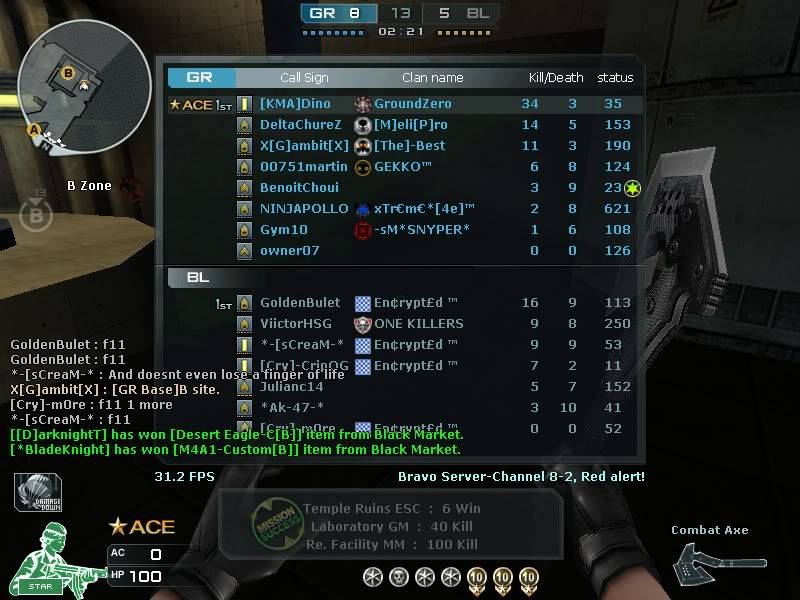
Task: Click owner07 in the GR team
Action: pos(289,251)
